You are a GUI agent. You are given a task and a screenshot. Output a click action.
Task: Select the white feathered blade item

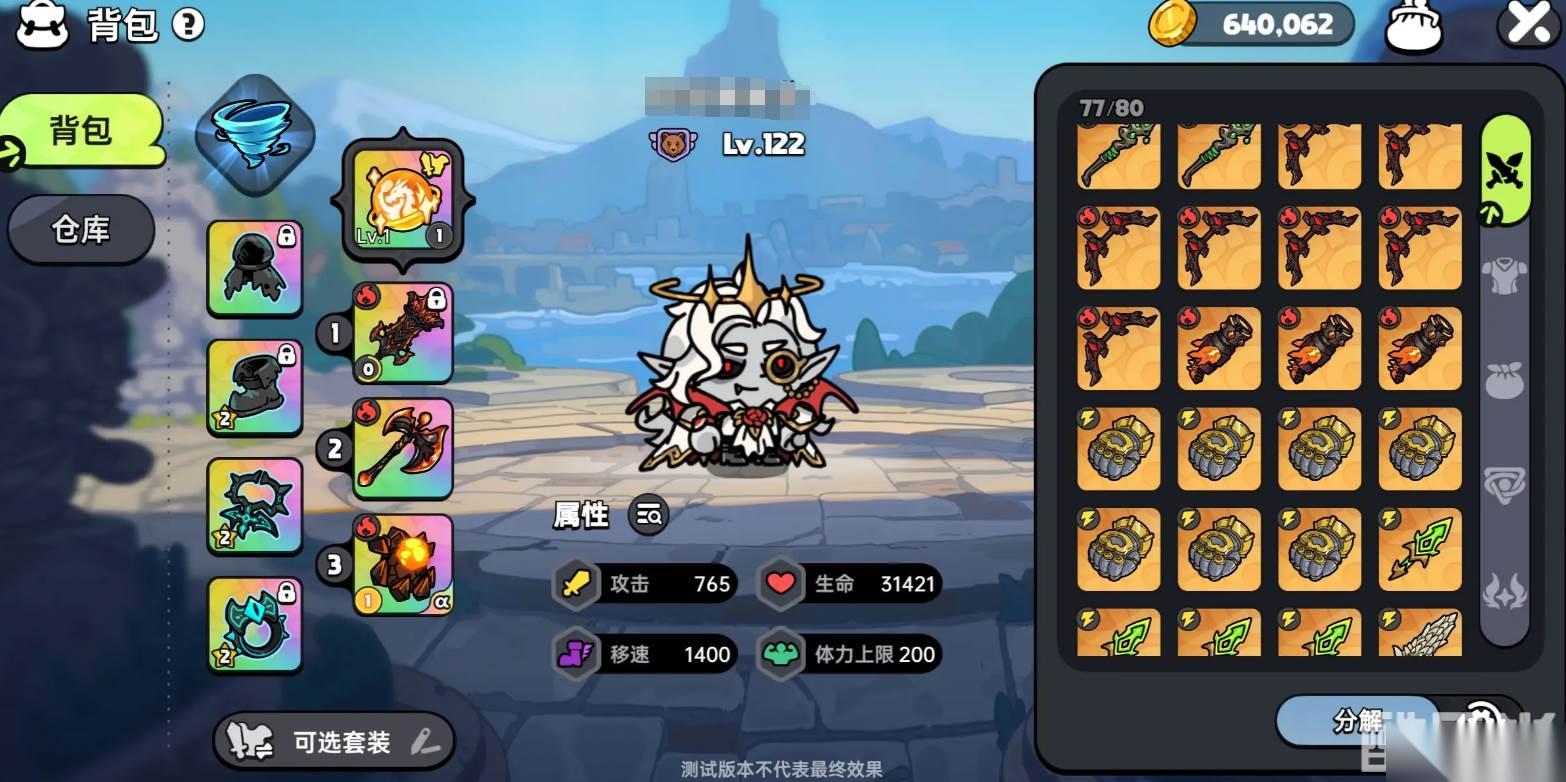click(1420, 634)
